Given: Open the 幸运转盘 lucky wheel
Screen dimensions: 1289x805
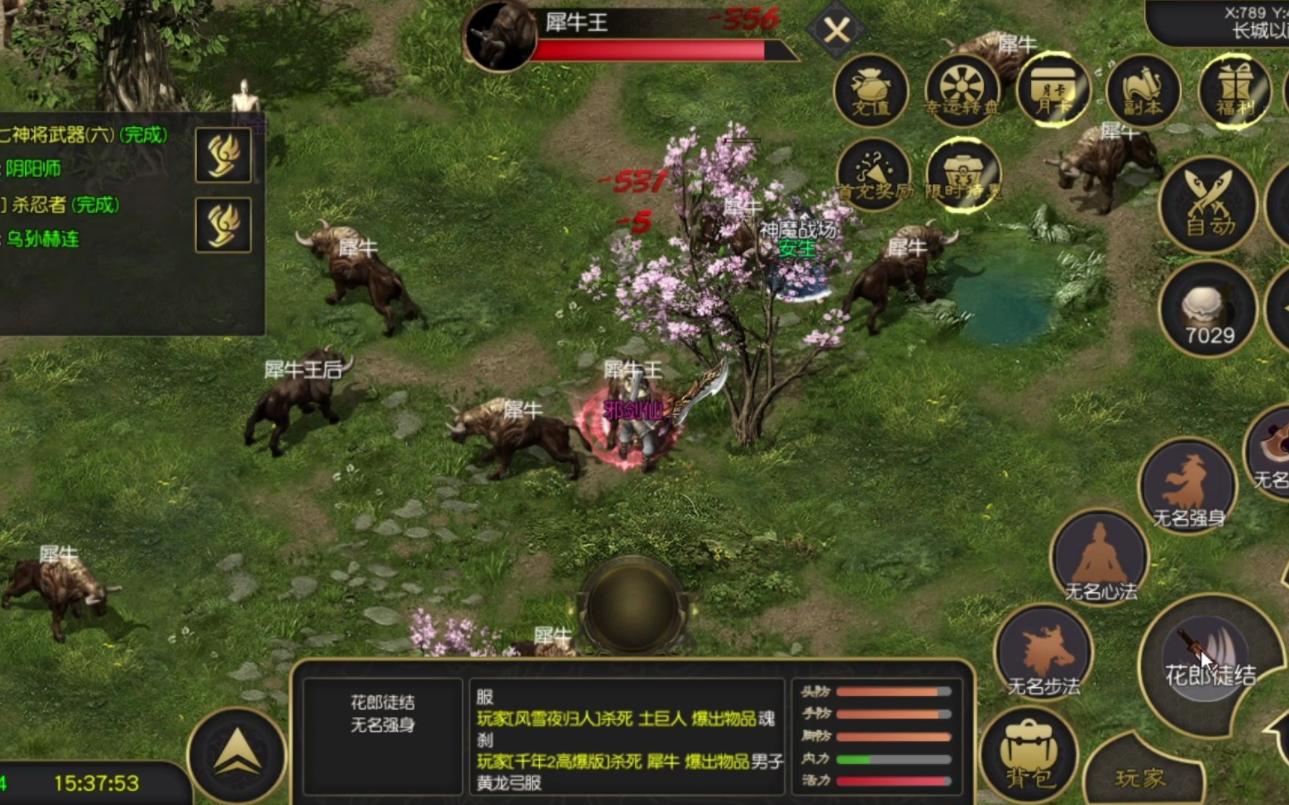Looking at the screenshot, I should coord(962,90).
